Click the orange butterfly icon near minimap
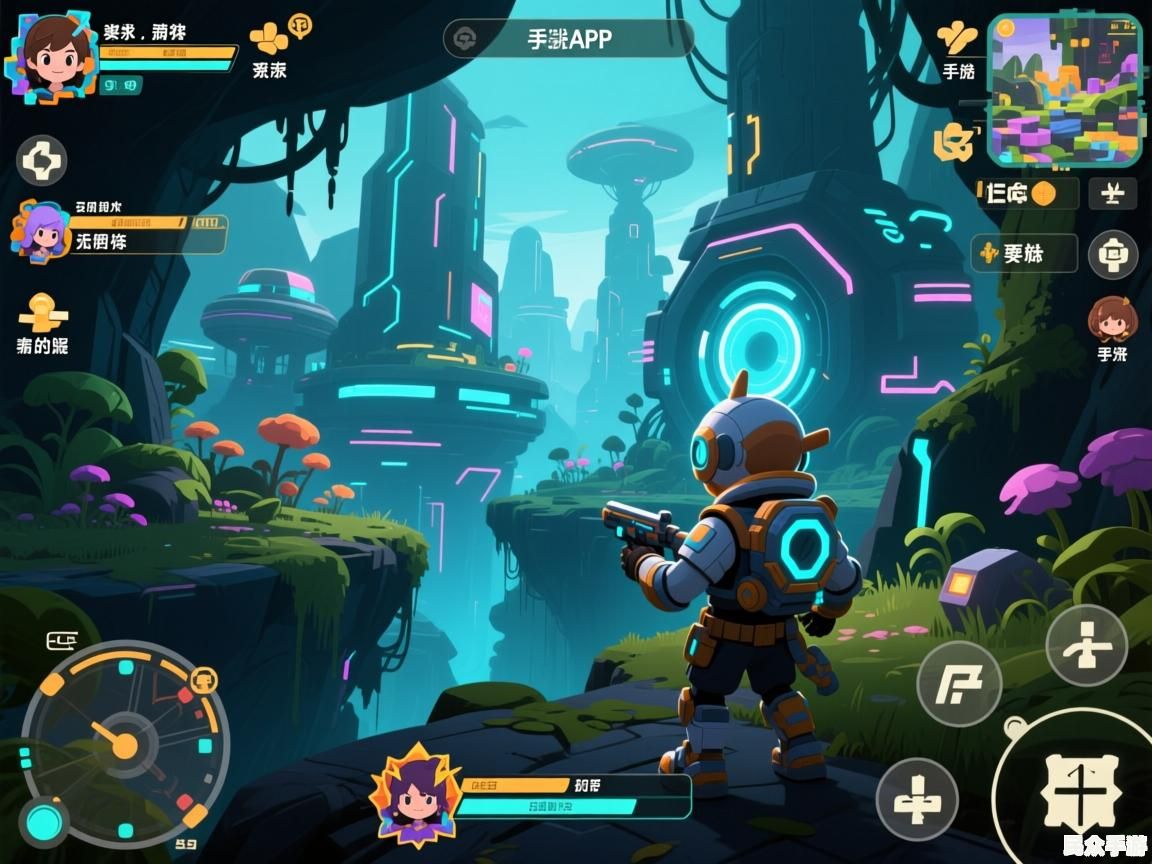The height and width of the screenshot is (864, 1152). tap(957, 39)
